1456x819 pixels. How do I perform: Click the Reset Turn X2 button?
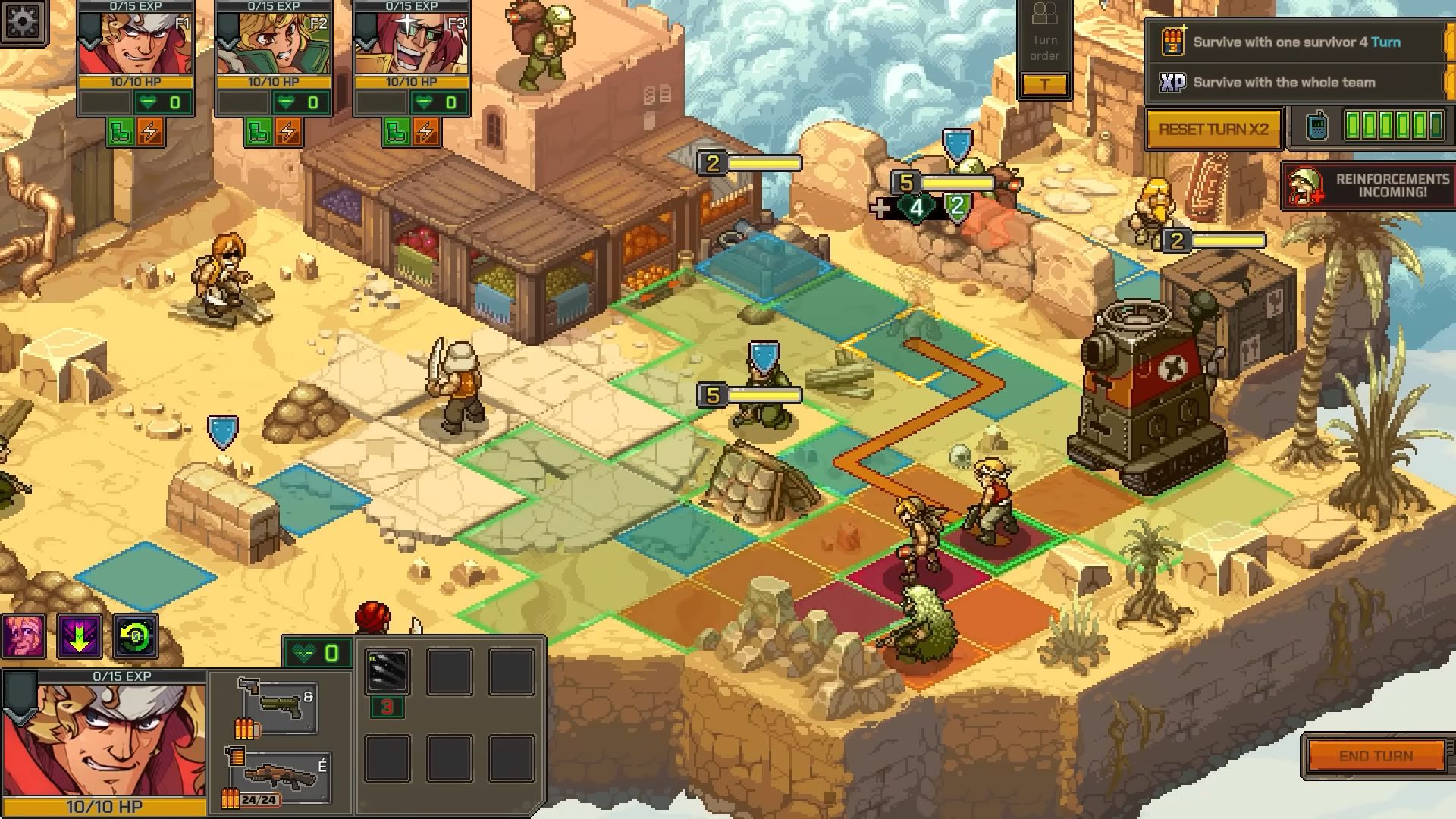coord(1213,129)
